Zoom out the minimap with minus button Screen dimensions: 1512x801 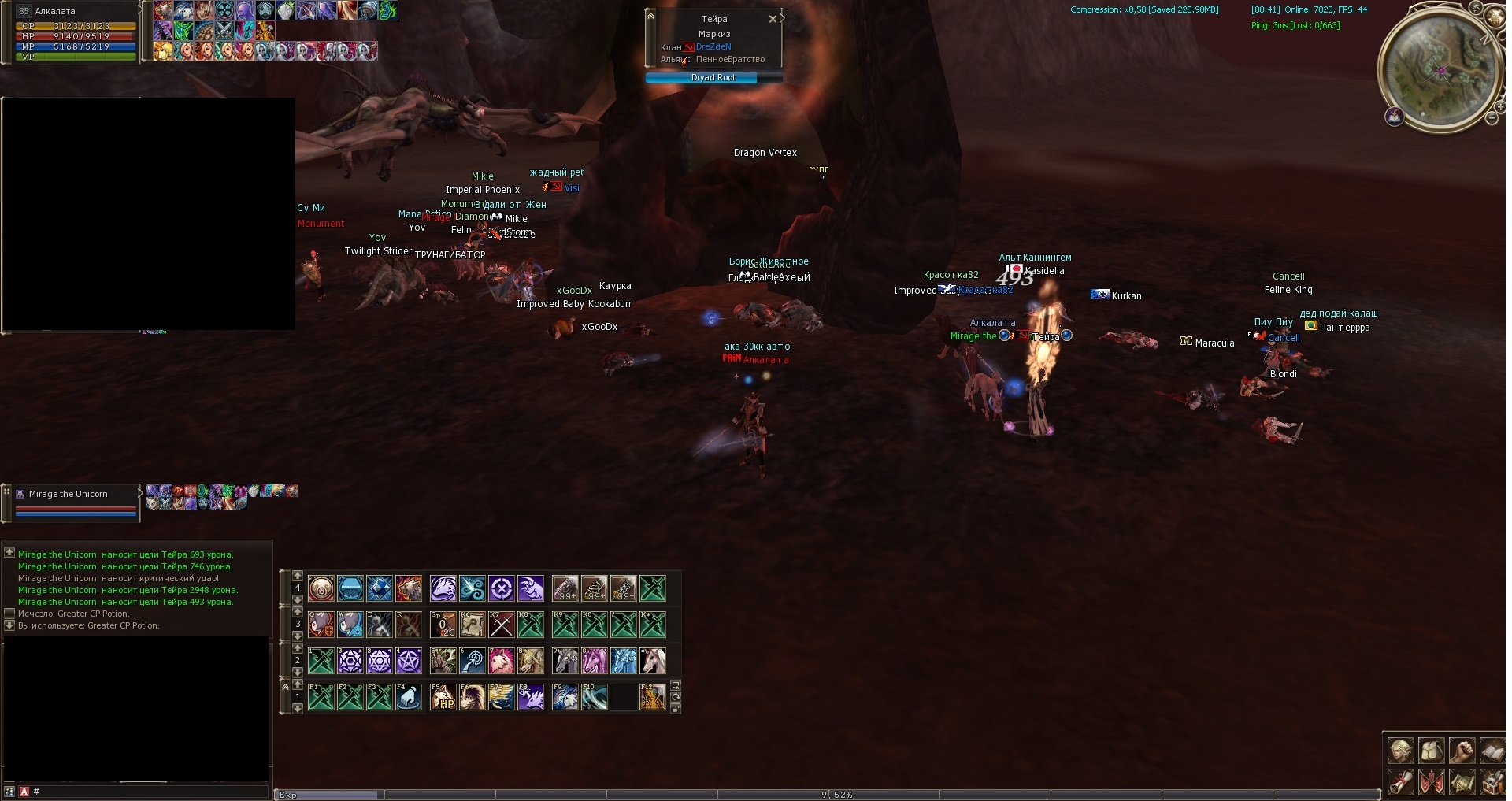1492,118
